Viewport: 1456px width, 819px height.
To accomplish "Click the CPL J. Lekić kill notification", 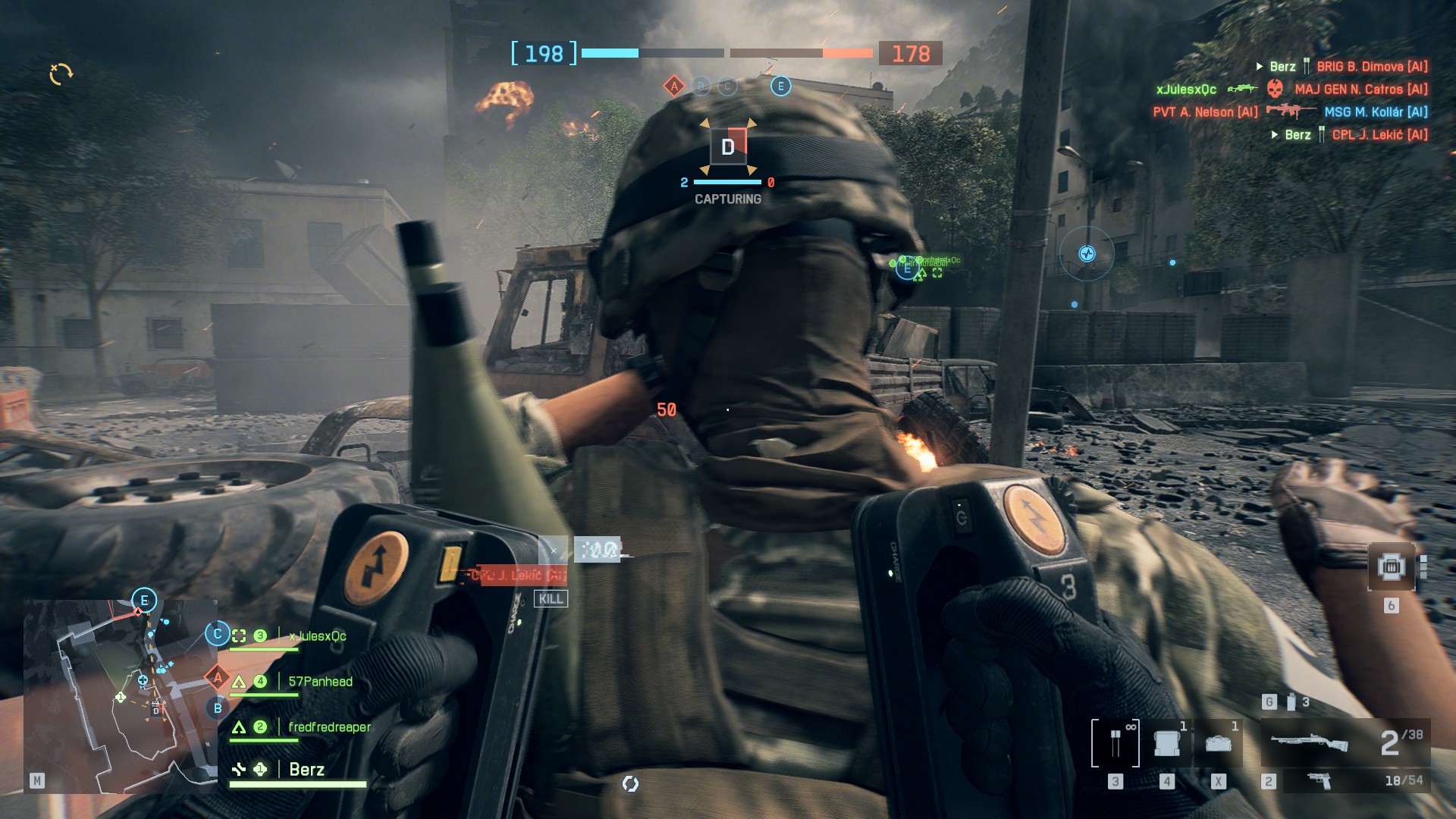I will 517,576.
